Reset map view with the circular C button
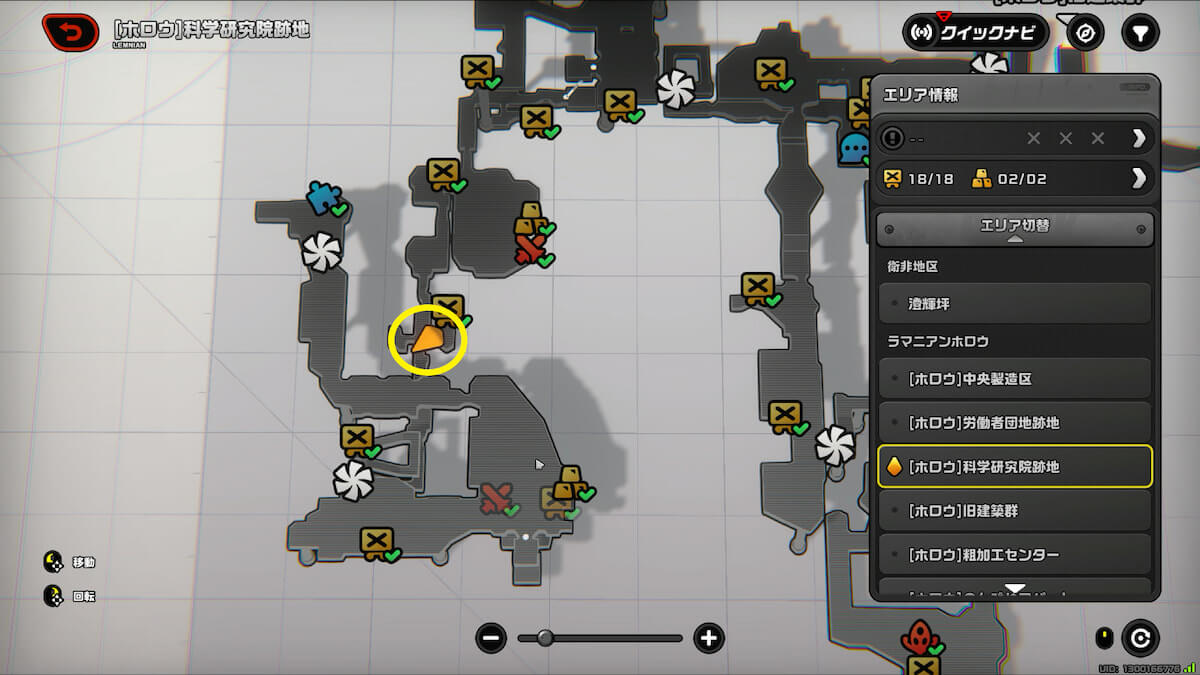This screenshot has height=675, width=1200. (1140, 637)
